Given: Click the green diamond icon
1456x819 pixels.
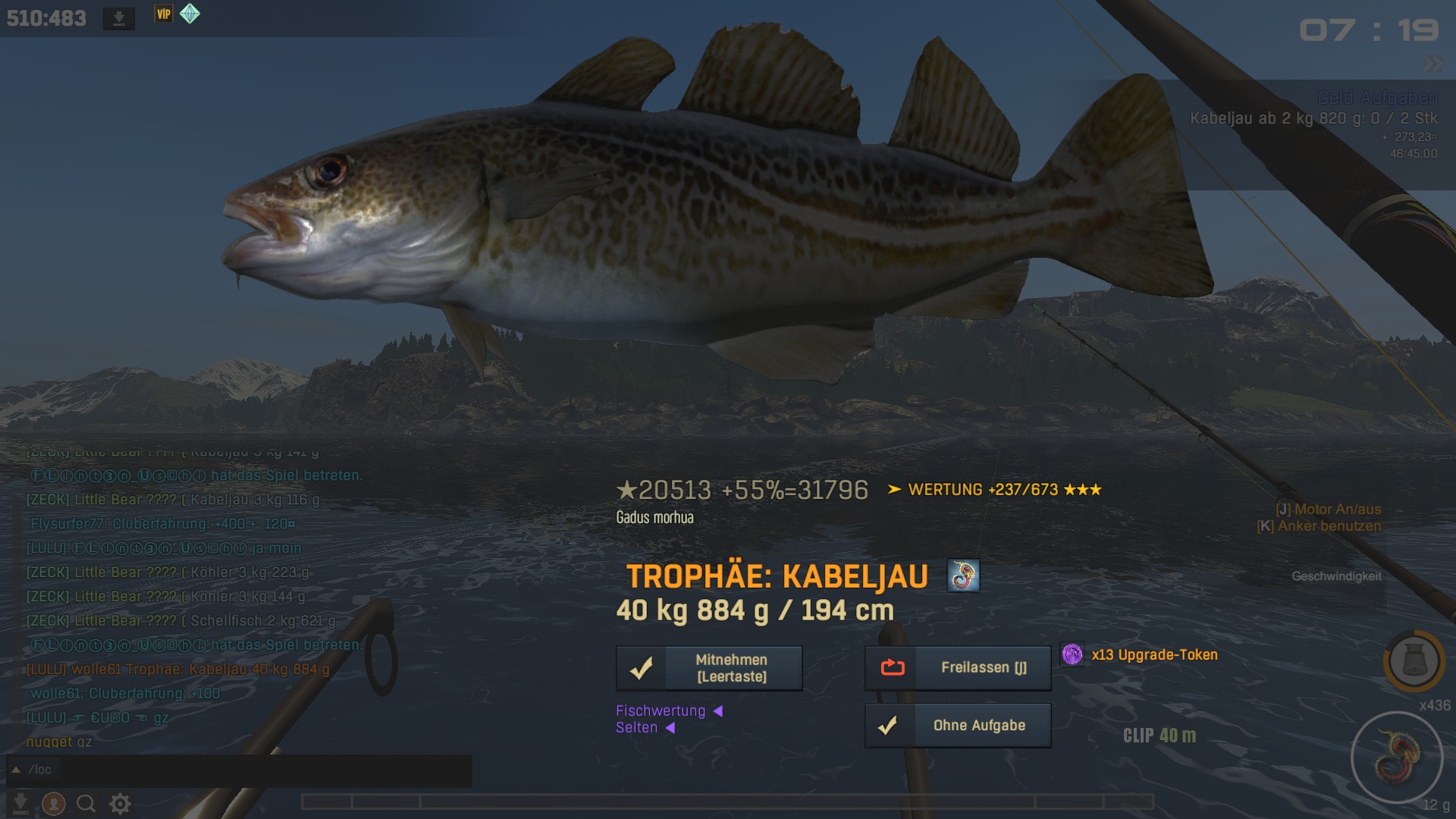Looking at the screenshot, I should [x=190, y=14].
